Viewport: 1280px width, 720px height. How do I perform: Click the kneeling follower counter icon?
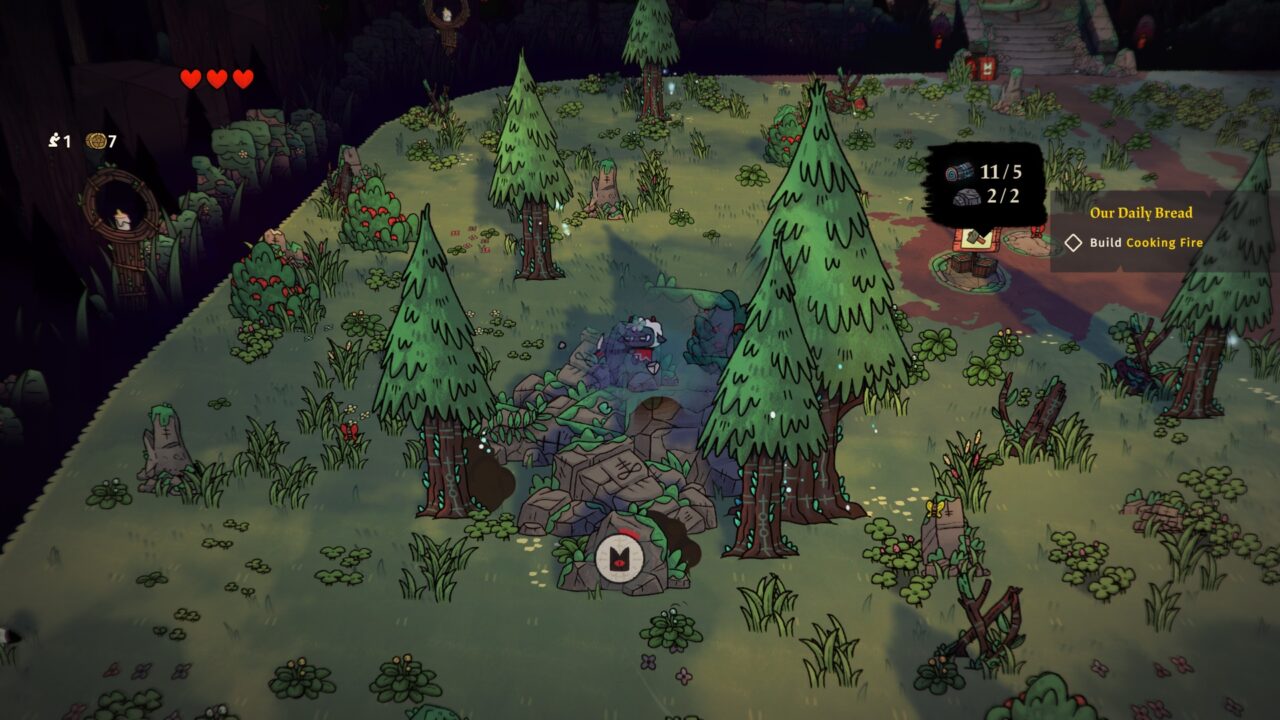click(54, 140)
